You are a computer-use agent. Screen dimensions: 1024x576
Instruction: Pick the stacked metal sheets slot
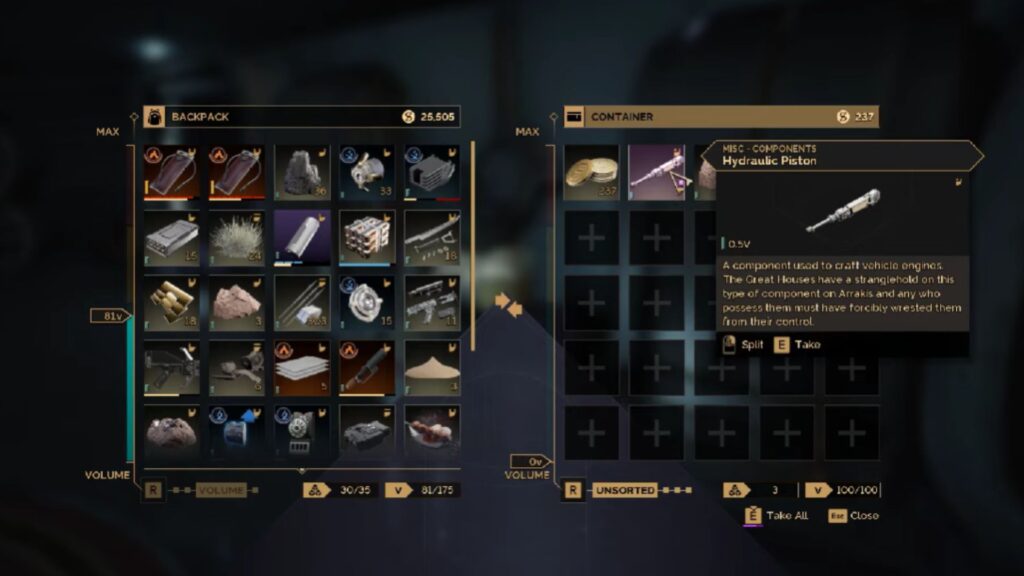[302, 366]
